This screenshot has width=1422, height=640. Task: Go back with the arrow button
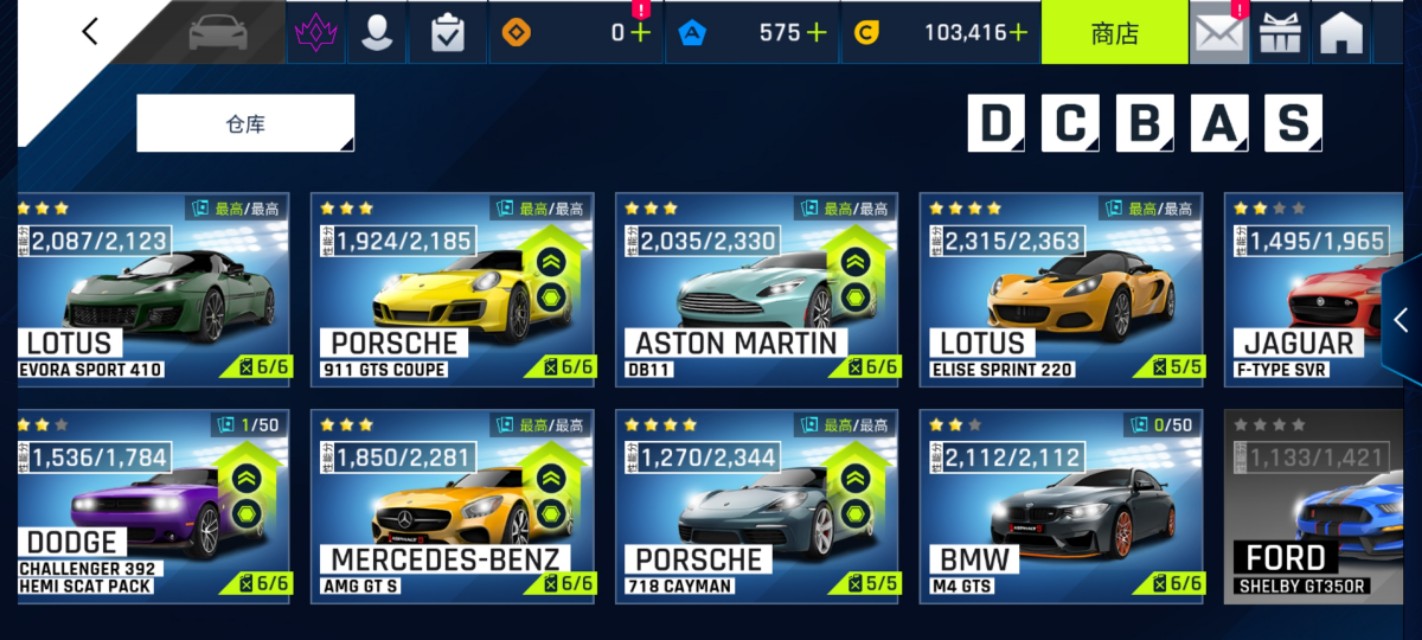tap(90, 32)
